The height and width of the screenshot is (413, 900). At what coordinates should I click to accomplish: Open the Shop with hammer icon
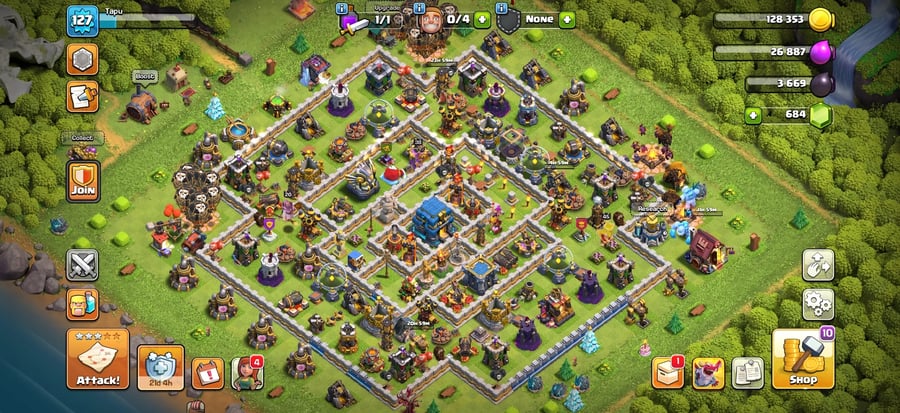point(803,358)
